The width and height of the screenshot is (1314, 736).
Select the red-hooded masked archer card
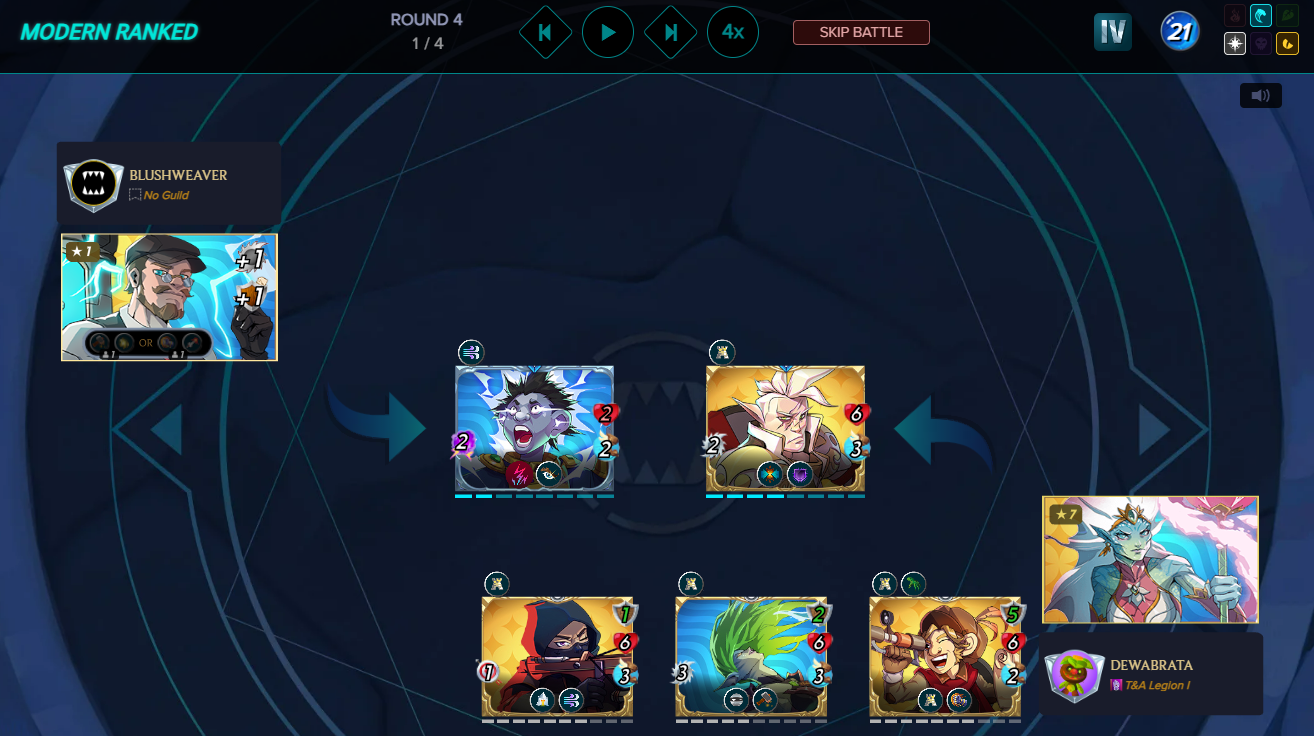pyautogui.click(x=557, y=657)
